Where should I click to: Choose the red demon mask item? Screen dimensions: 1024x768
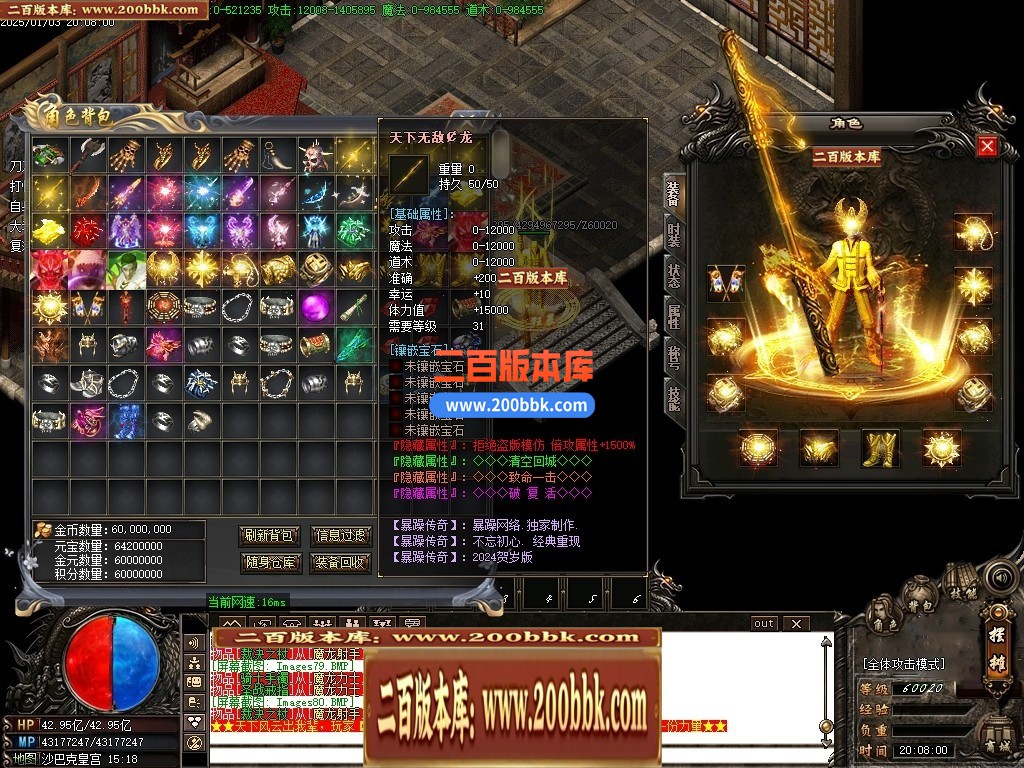click(47, 269)
